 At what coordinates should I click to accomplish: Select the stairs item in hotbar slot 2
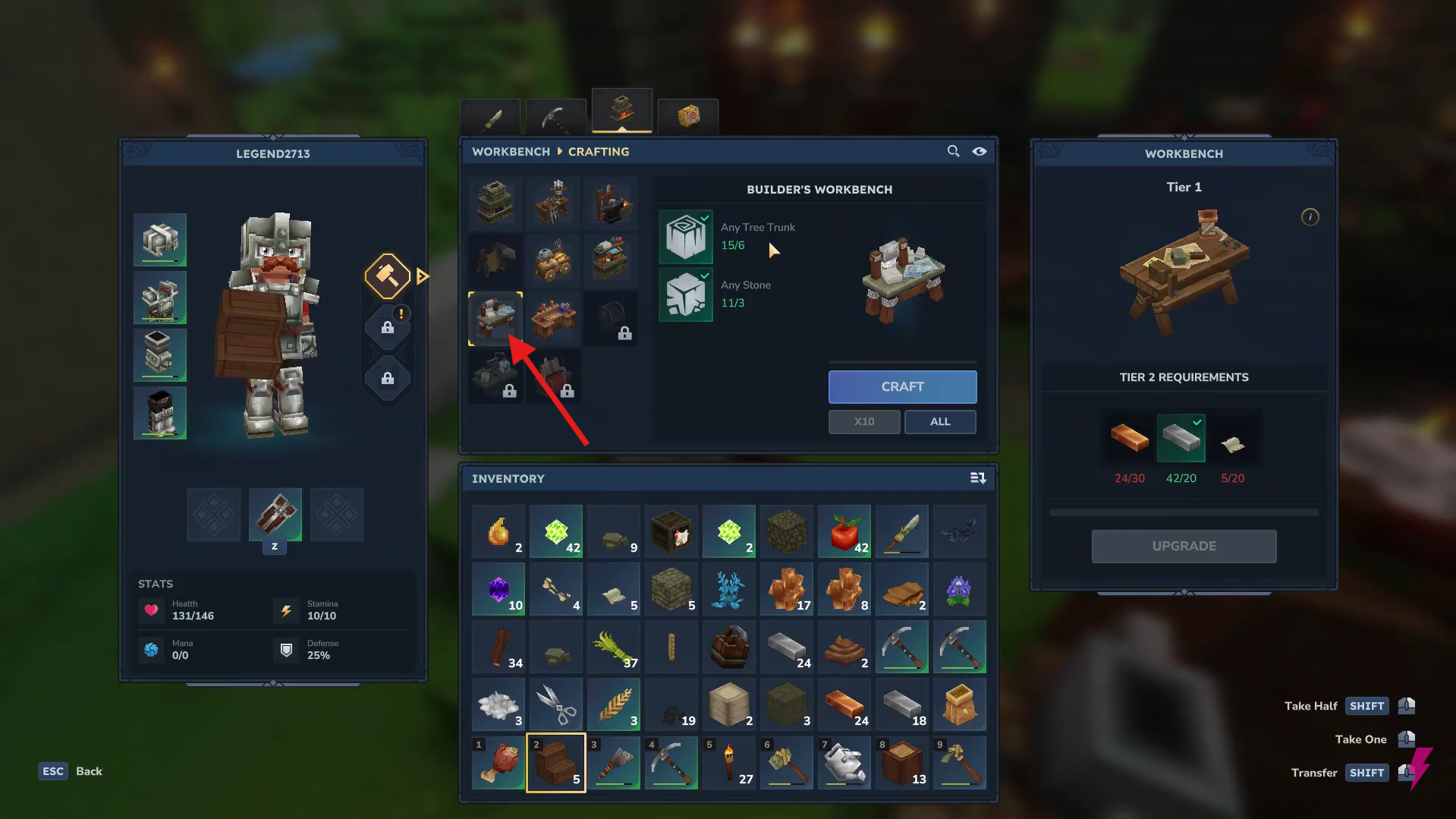[x=555, y=762]
